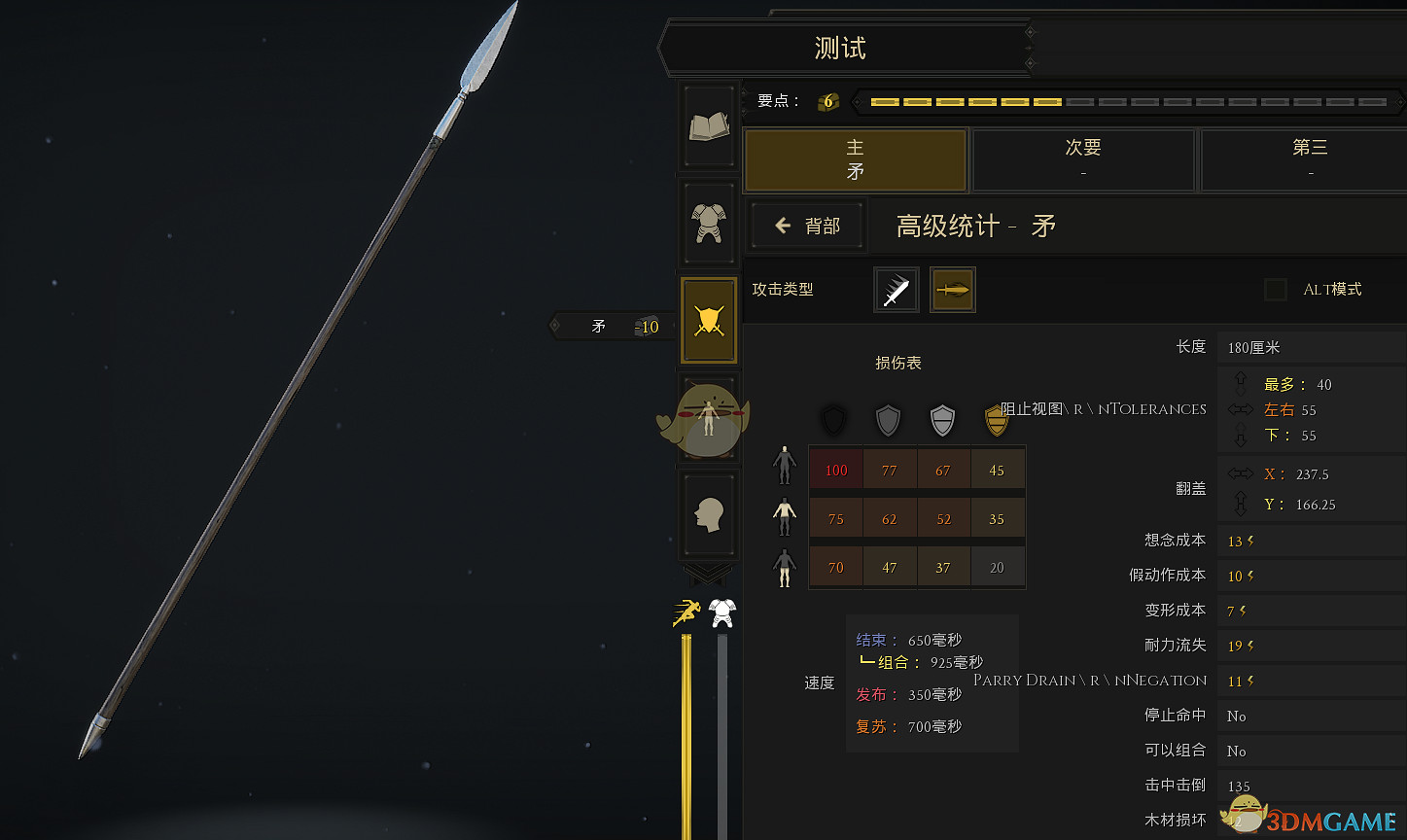Select the 主 矛 primary slot
Image resolution: width=1407 pixels, height=840 pixels.
tap(855, 159)
